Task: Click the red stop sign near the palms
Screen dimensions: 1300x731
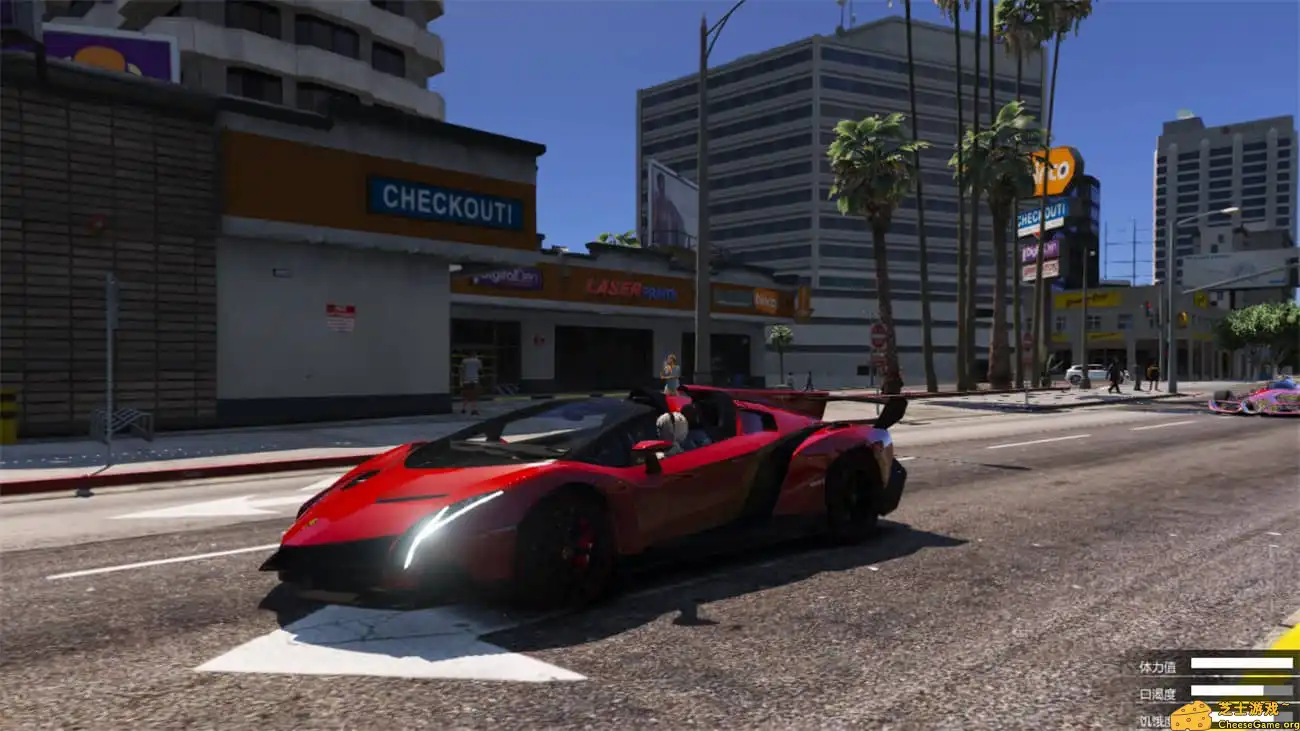Action: point(878,337)
